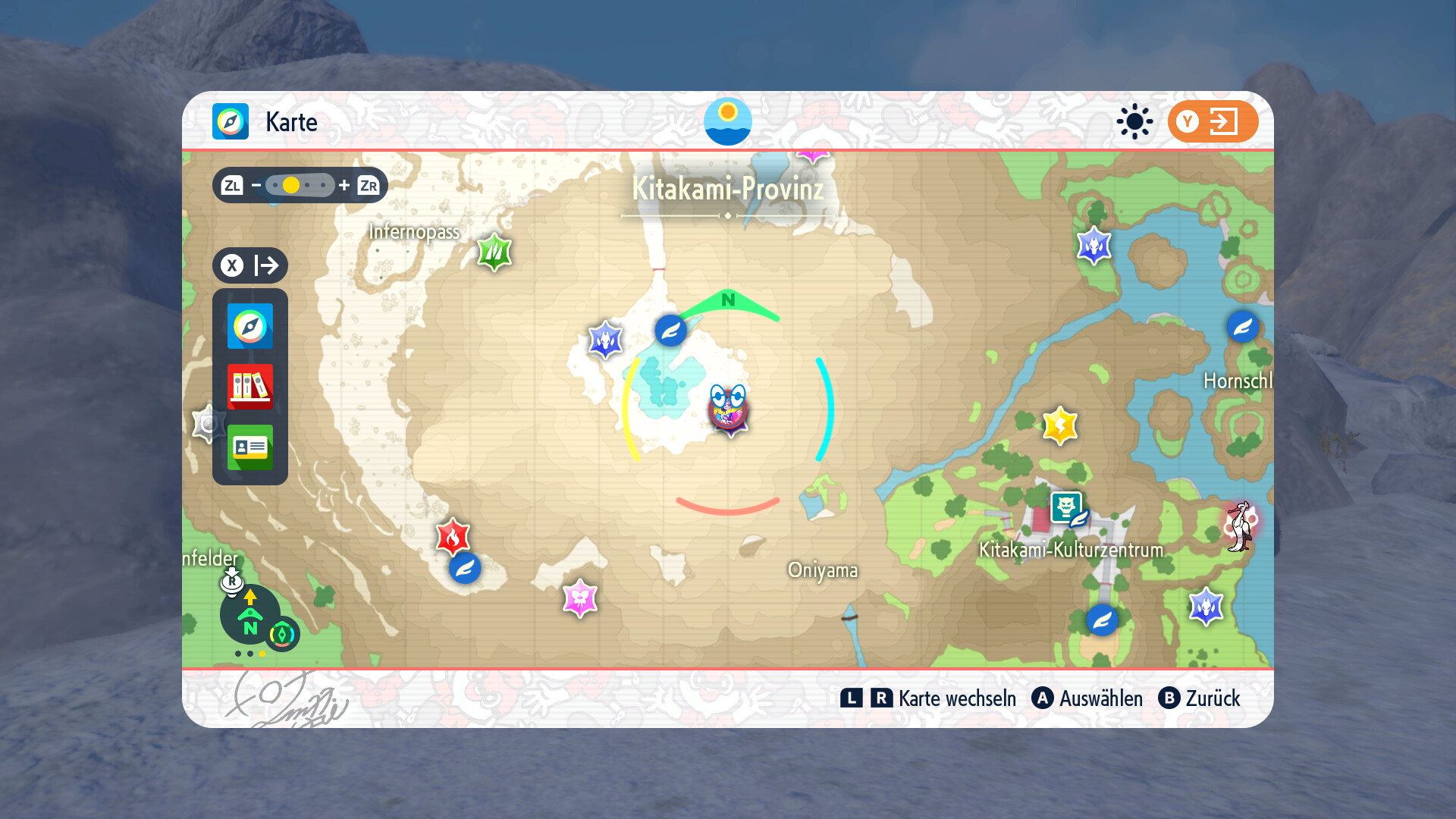Select the red Fire Tera Raid crystal
Viewport: 1456px width, 819px height.
(x=453, y=537)
